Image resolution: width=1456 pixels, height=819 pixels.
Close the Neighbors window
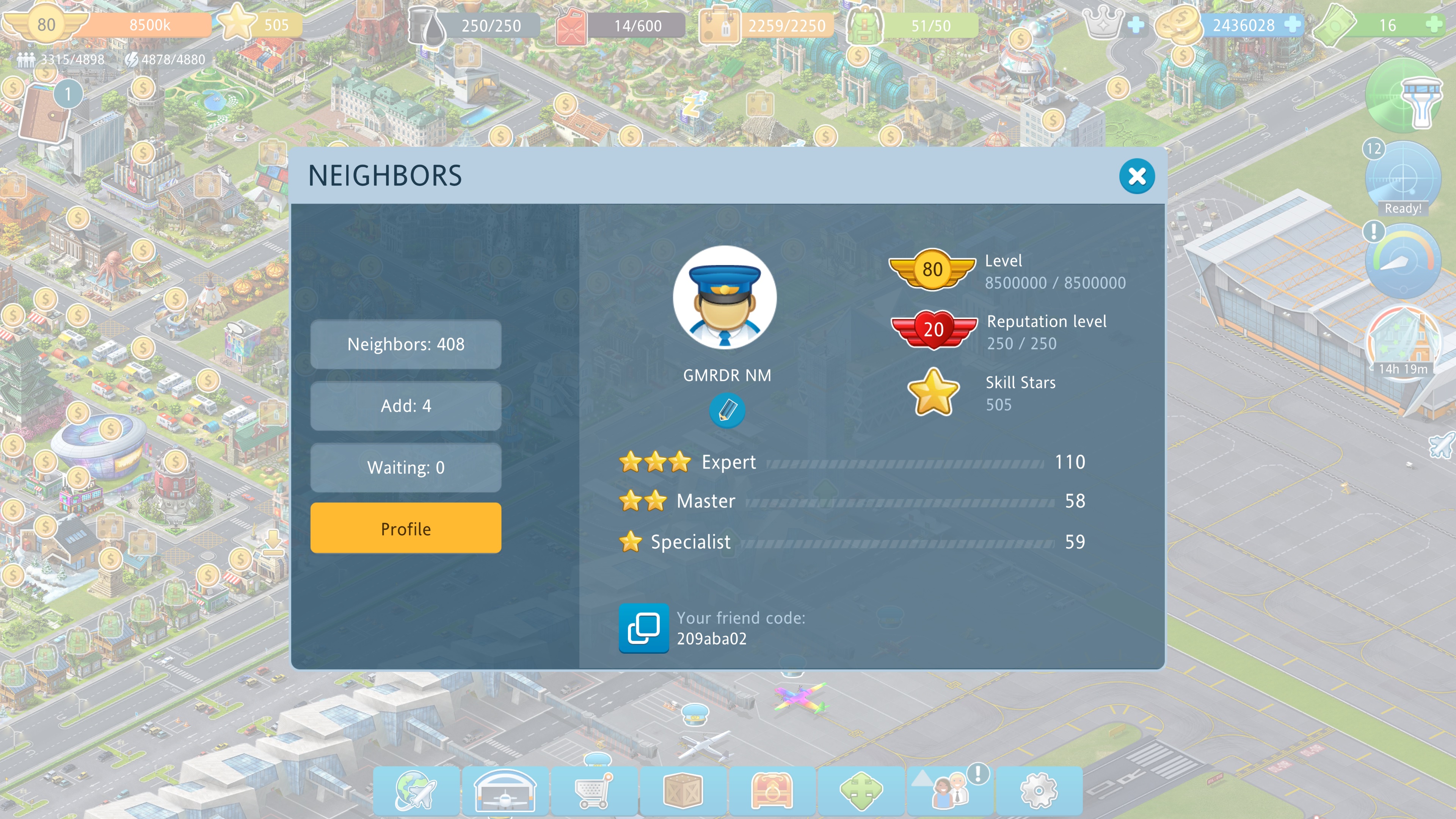point(1137,176)
